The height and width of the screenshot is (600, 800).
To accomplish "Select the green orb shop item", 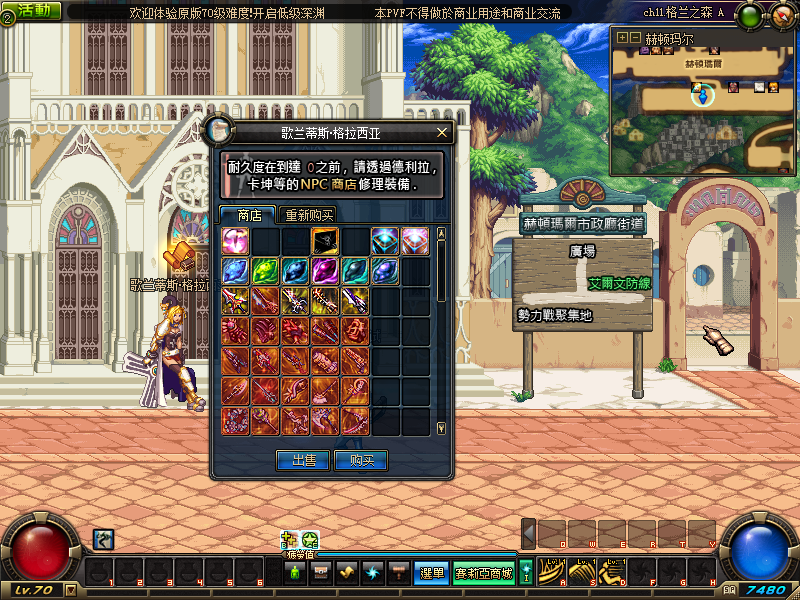I will click(x=265, y=271).
